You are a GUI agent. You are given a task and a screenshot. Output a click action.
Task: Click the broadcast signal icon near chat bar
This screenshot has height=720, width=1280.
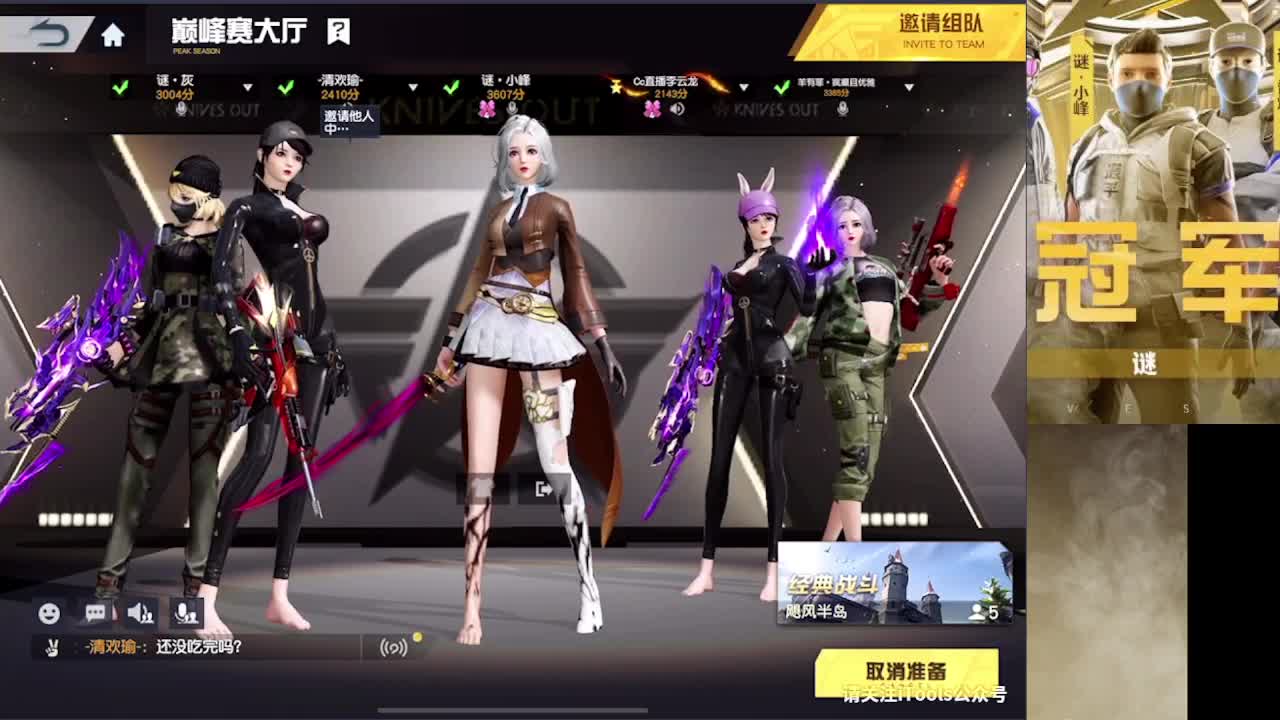394,647
